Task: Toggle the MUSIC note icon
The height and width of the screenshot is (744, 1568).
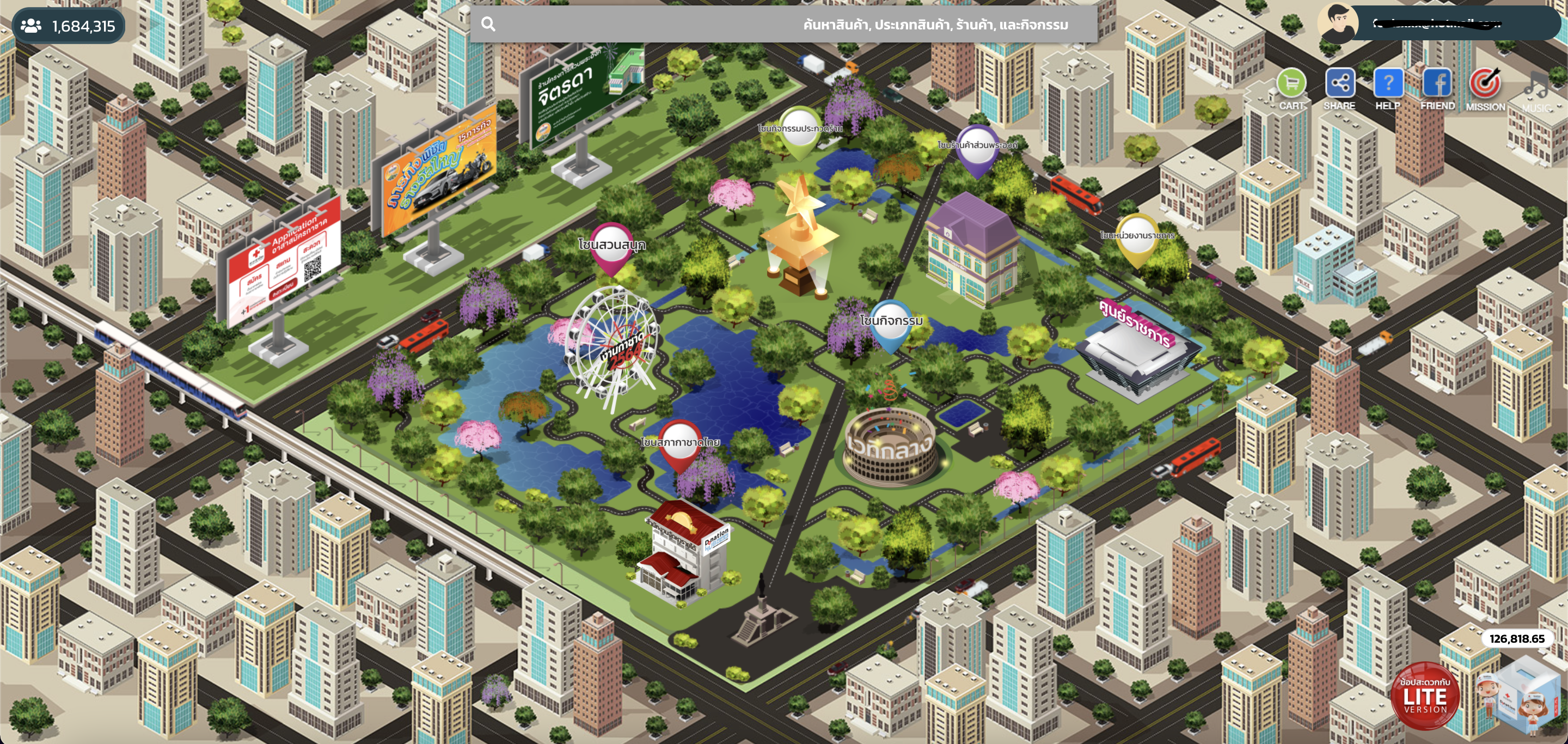Action: 1536,87
